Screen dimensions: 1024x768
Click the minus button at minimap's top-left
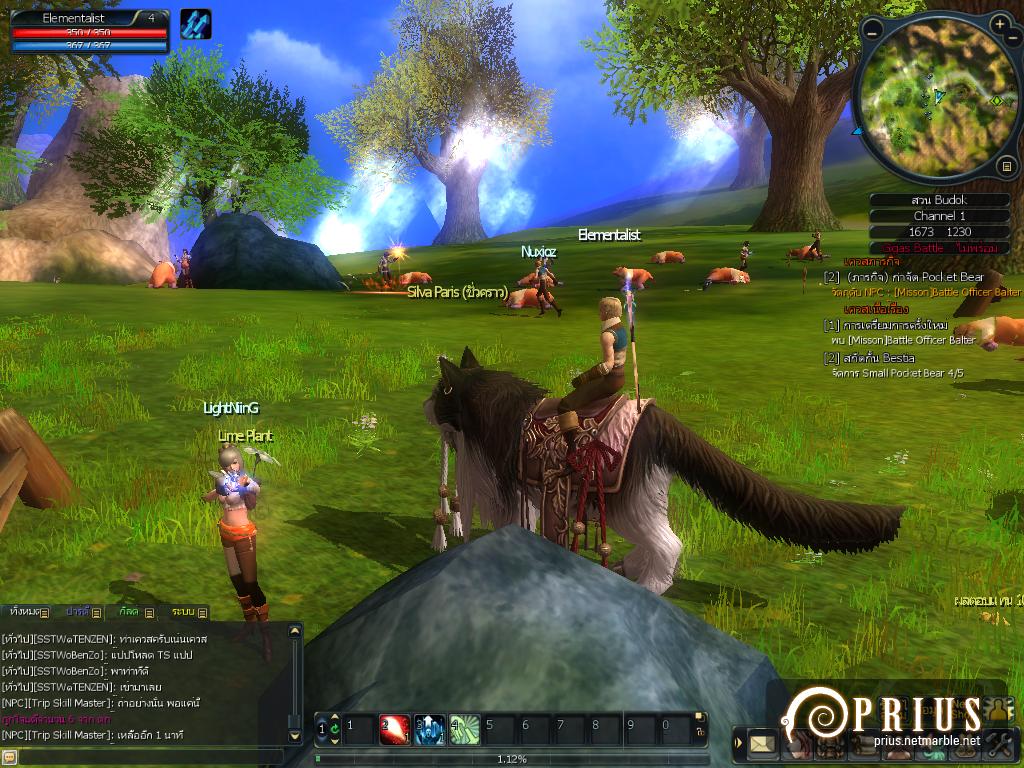point(872,31)
